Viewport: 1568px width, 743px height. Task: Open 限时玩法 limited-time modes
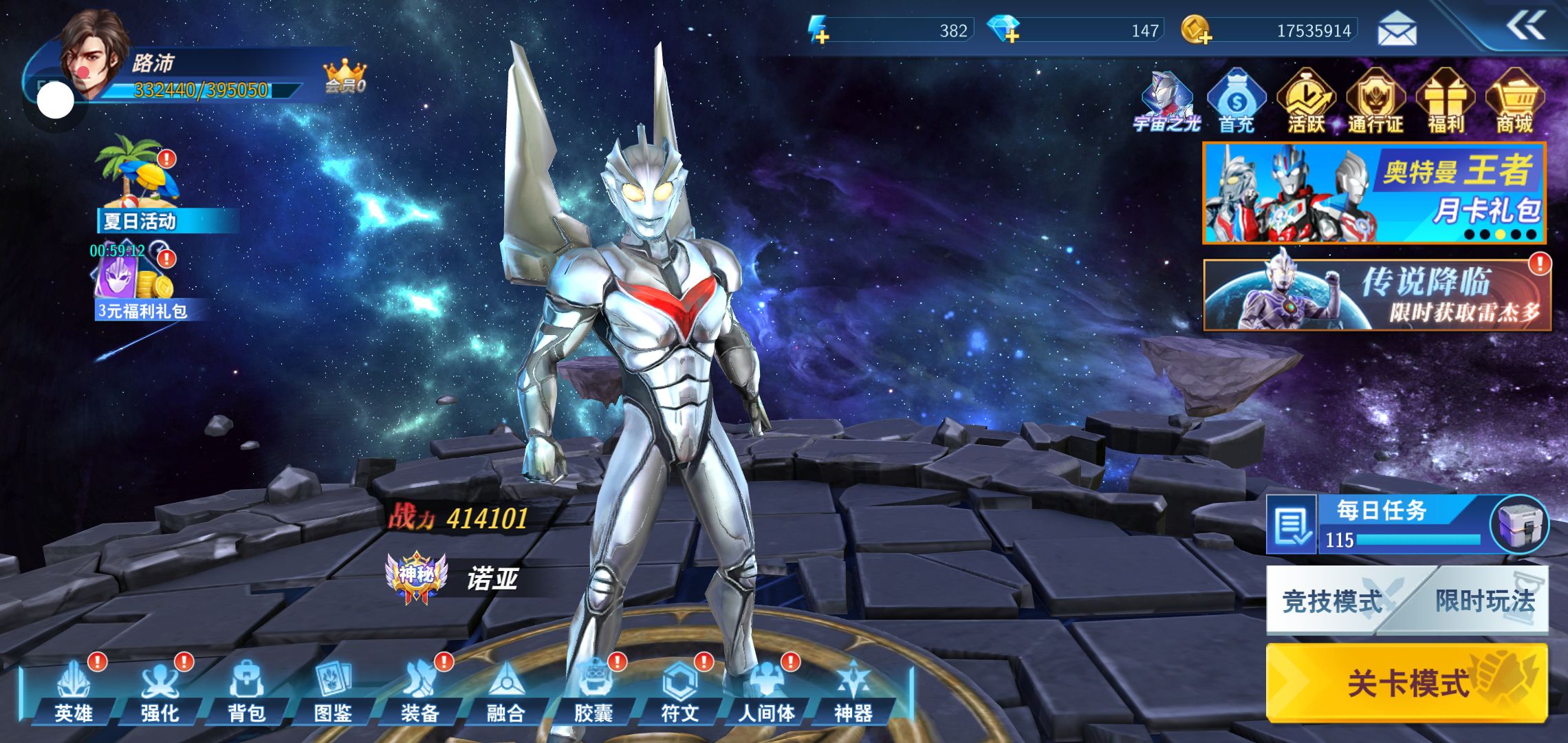(1485, 601)
